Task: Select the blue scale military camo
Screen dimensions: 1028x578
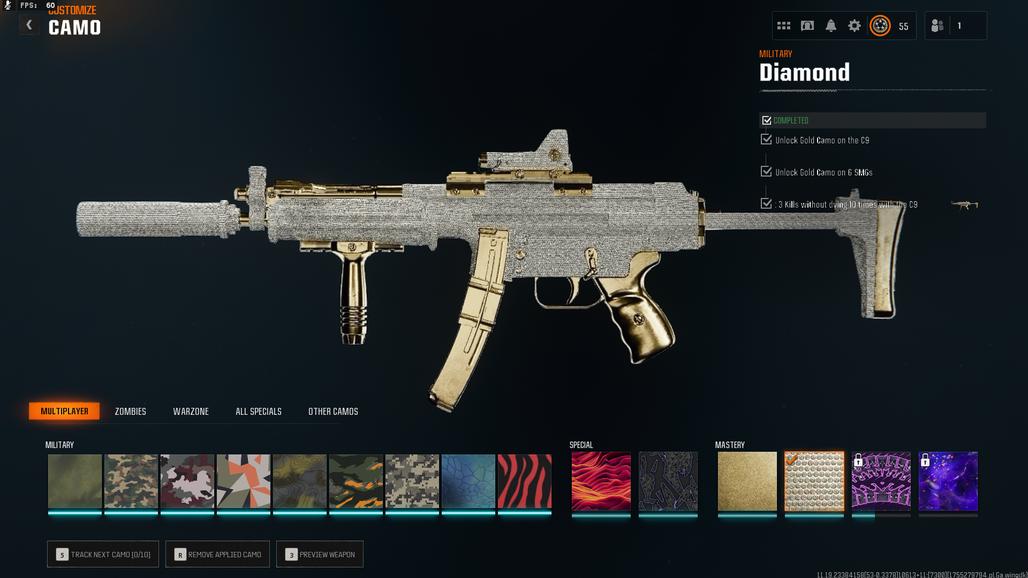Action: (x=468, y=482)
